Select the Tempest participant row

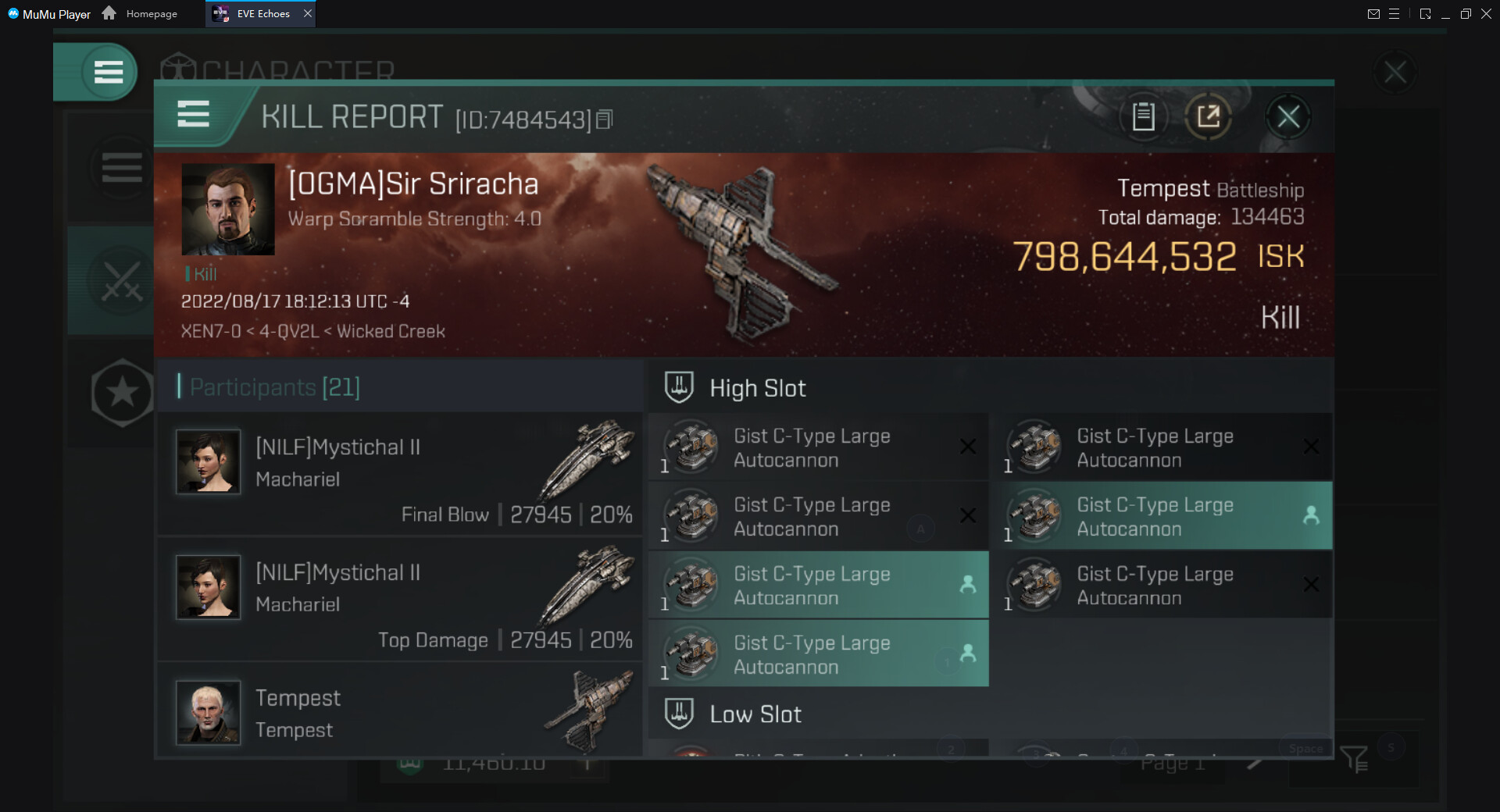(400, 712)
